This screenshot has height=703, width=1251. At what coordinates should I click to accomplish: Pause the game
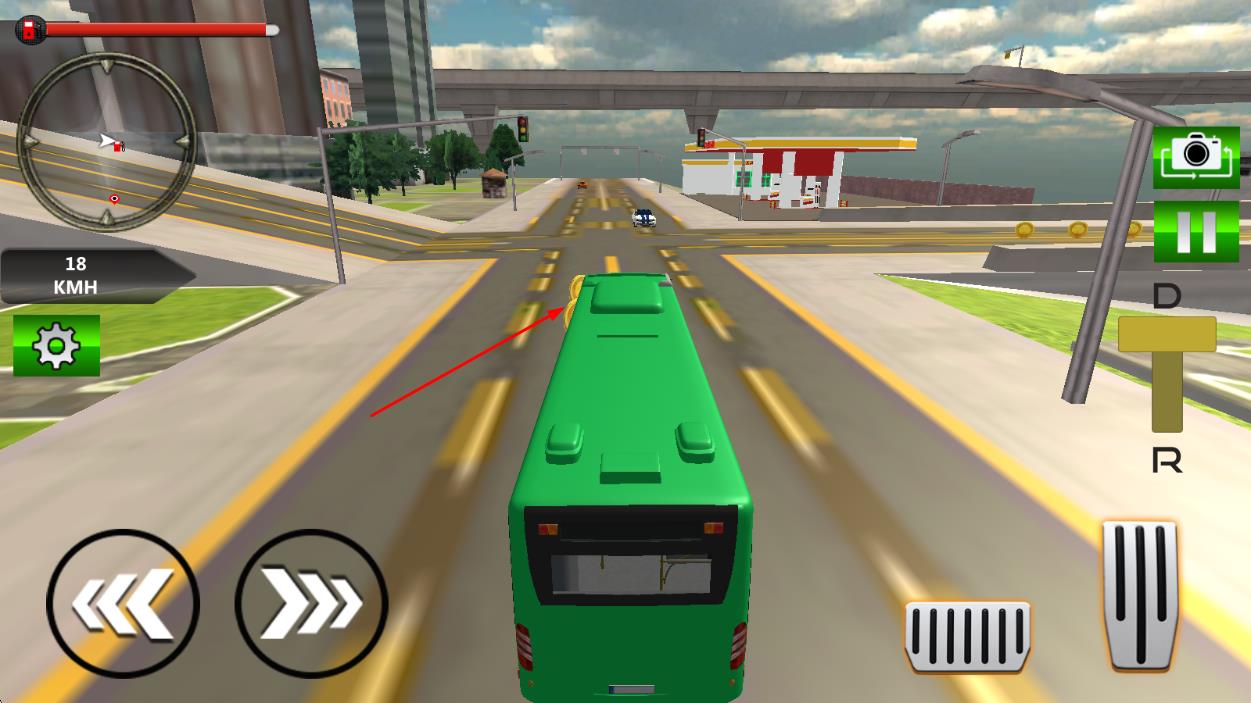coord(1196,231)
